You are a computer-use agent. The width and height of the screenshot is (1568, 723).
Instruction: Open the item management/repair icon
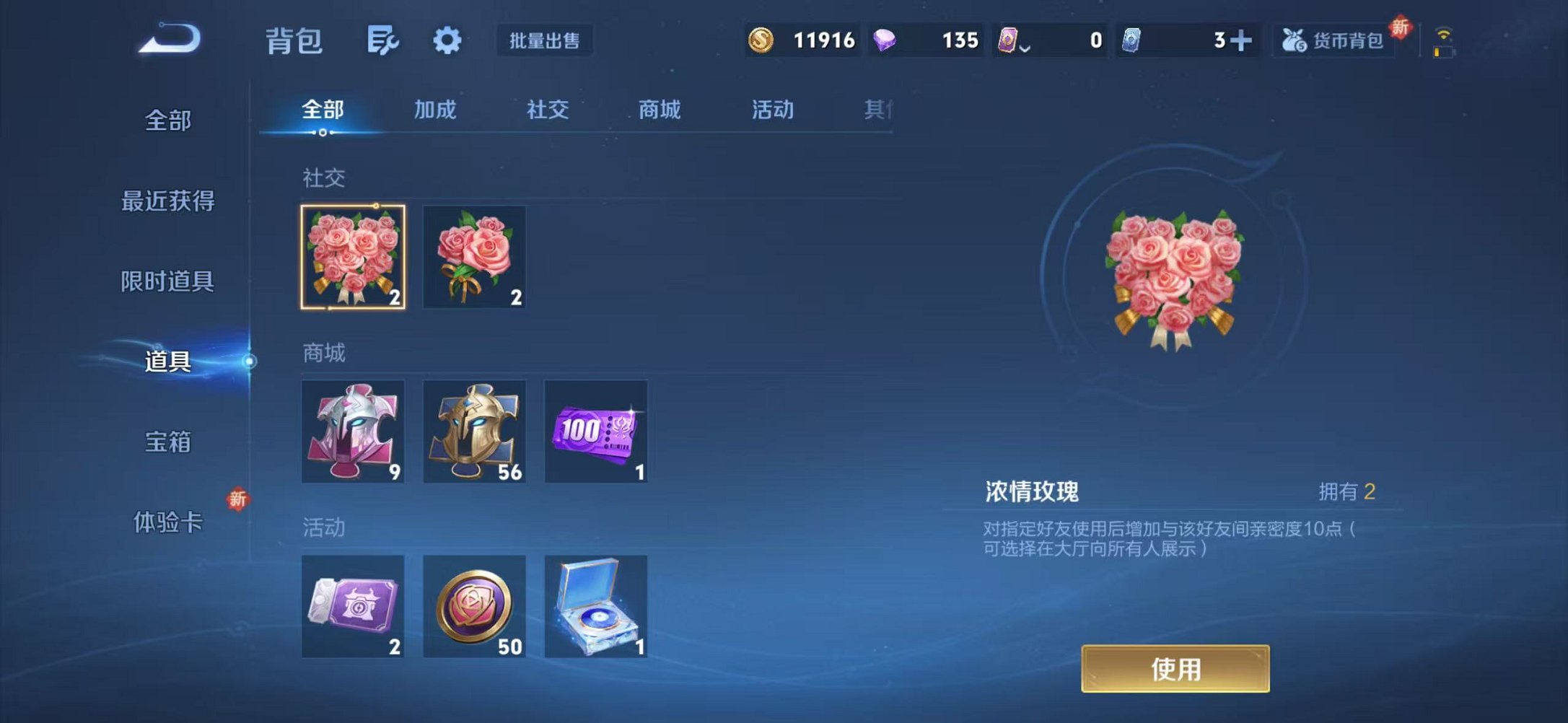tap(383, 41)
